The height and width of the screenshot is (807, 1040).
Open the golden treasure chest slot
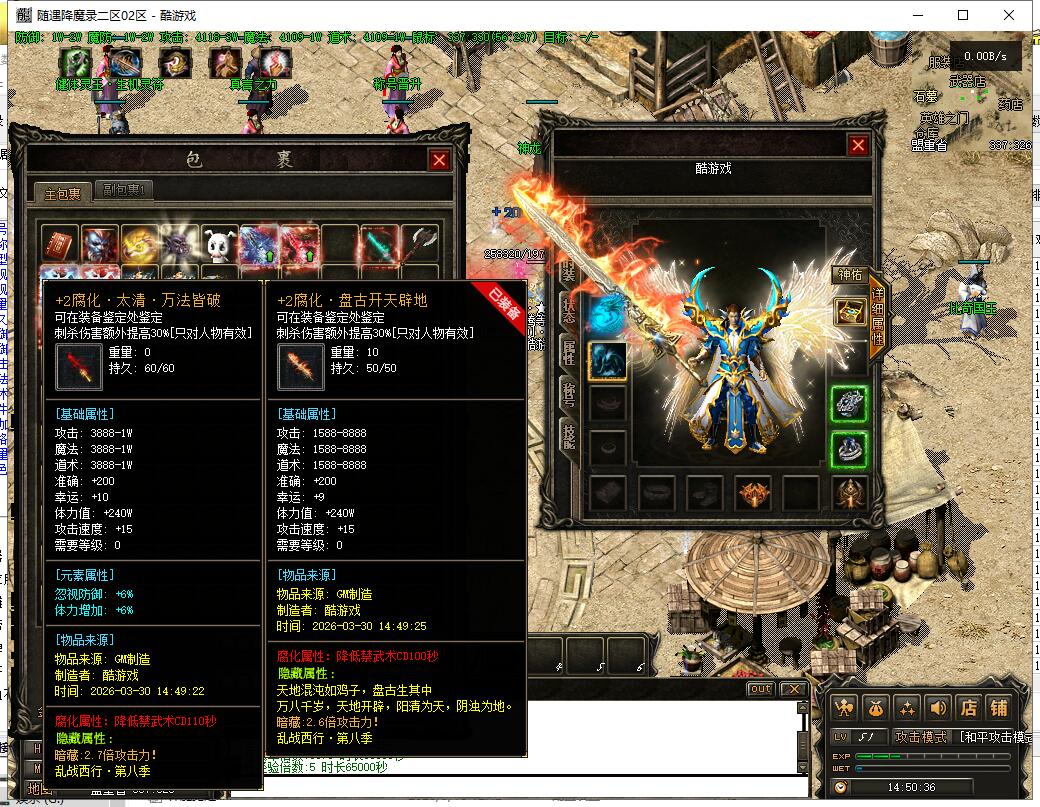point(850,311)
